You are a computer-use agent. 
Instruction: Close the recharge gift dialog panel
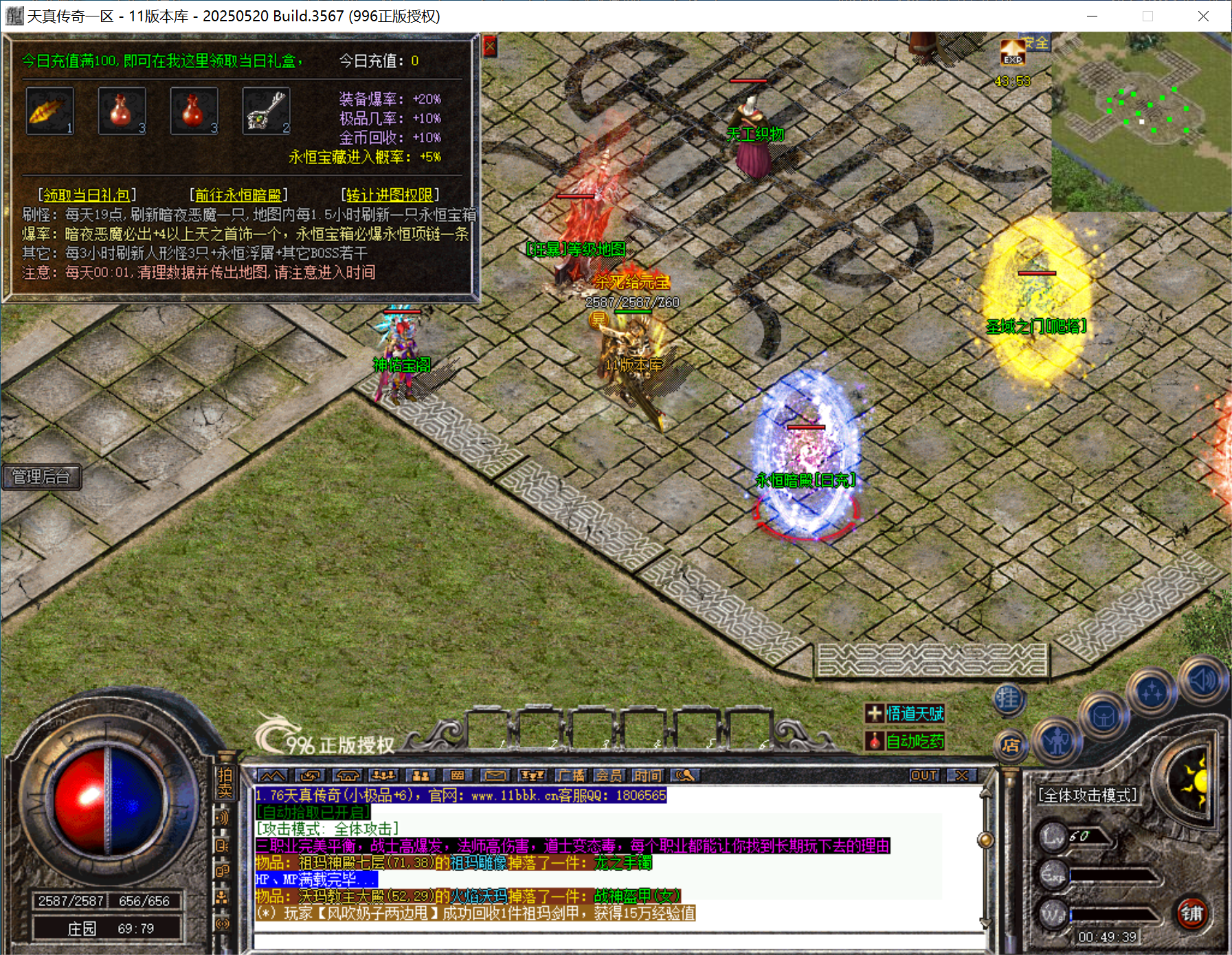(489, 47)
